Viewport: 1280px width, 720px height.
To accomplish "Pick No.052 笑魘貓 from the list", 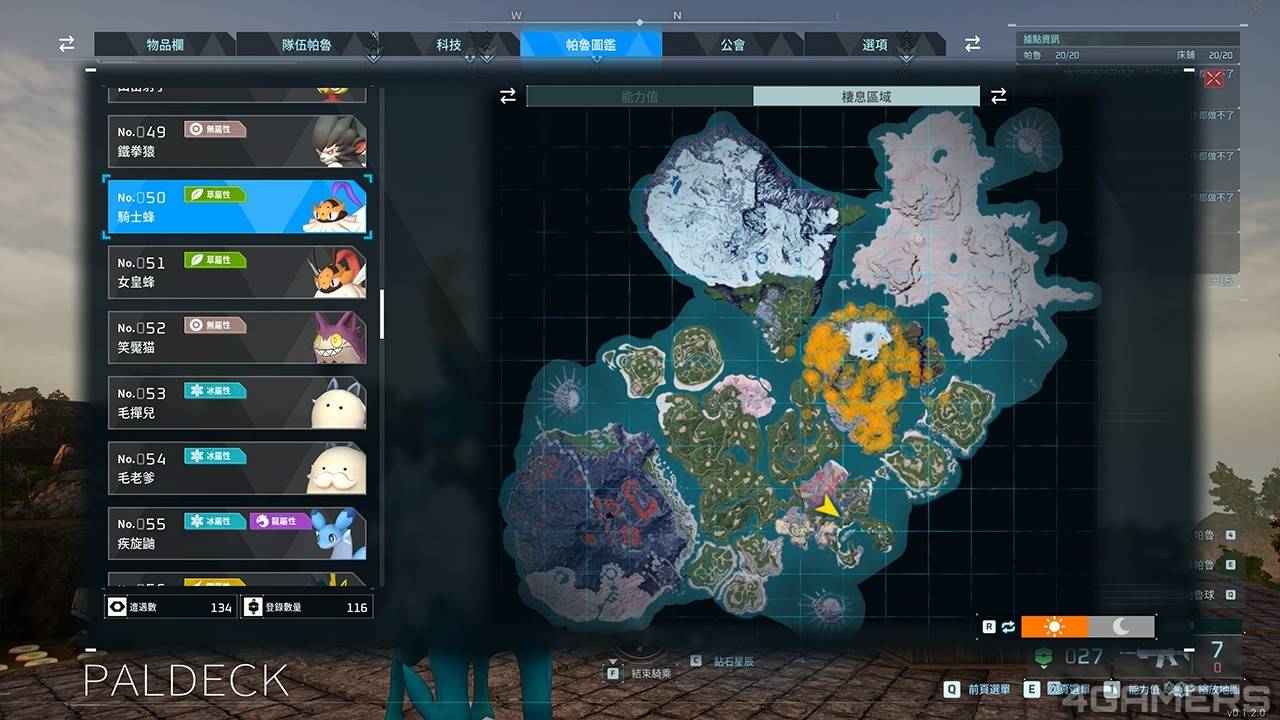I will pyautogui.click(x=237, y=338).
